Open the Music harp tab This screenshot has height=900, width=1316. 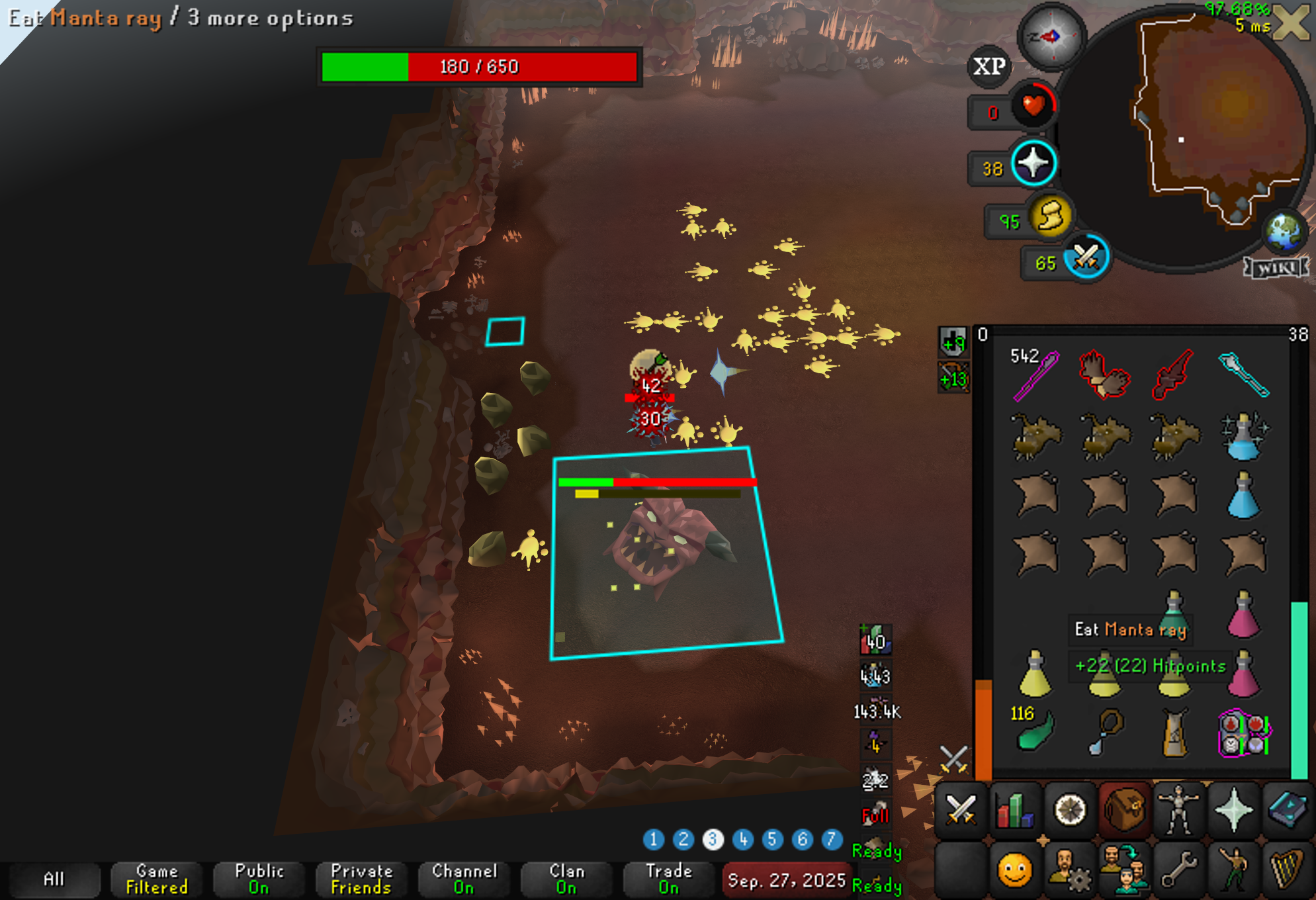point(1288,868)
